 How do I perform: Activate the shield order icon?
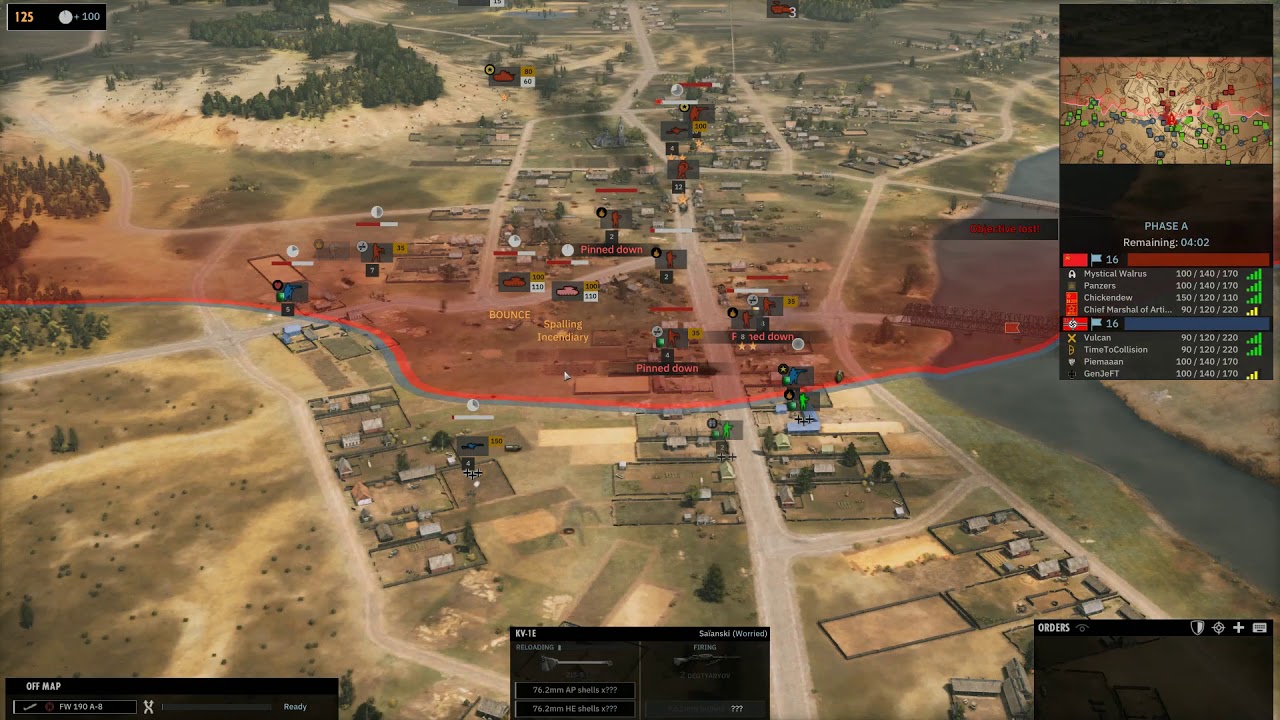coord(1198,628)
